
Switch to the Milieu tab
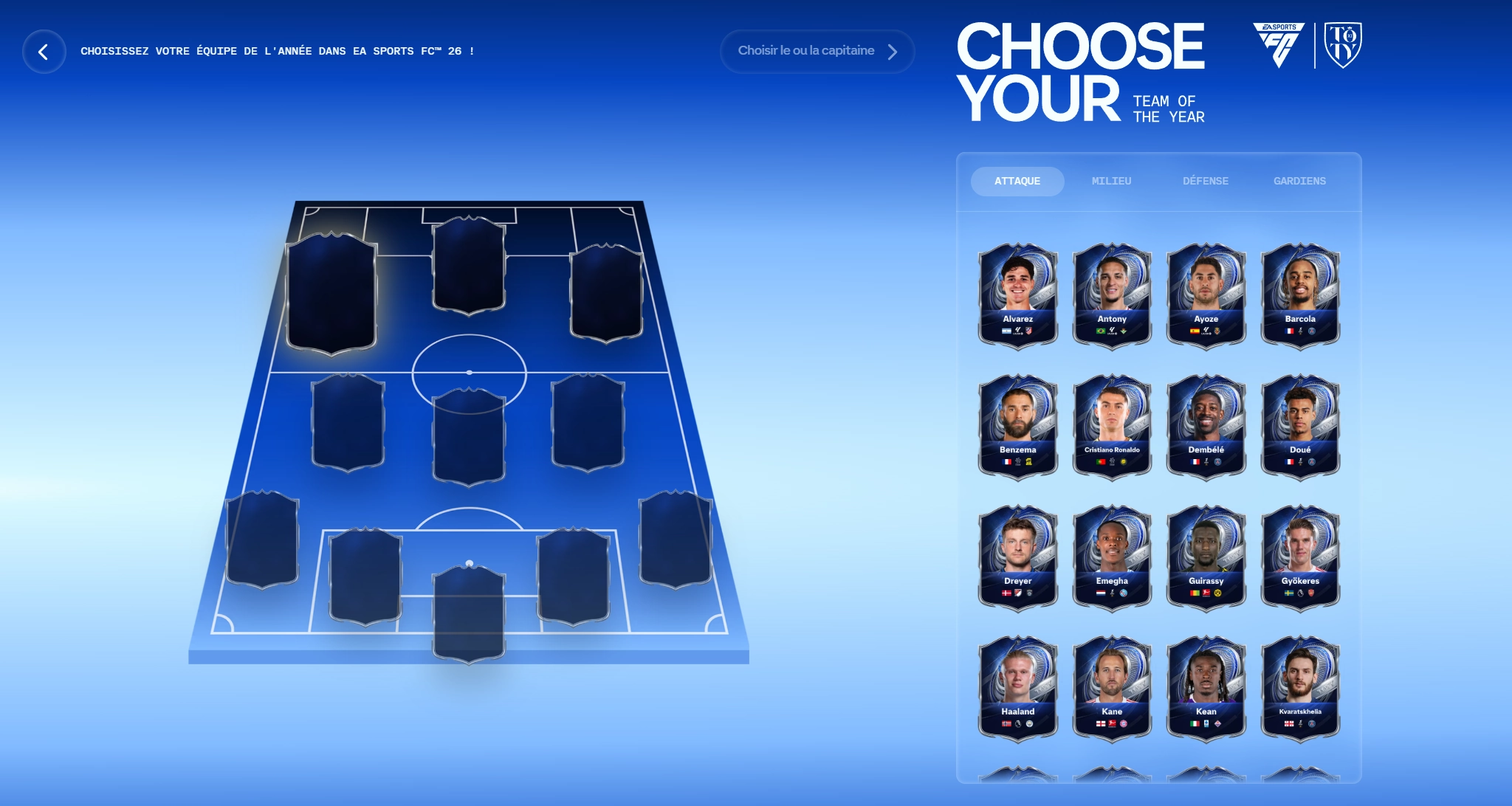click(1111, 181)
